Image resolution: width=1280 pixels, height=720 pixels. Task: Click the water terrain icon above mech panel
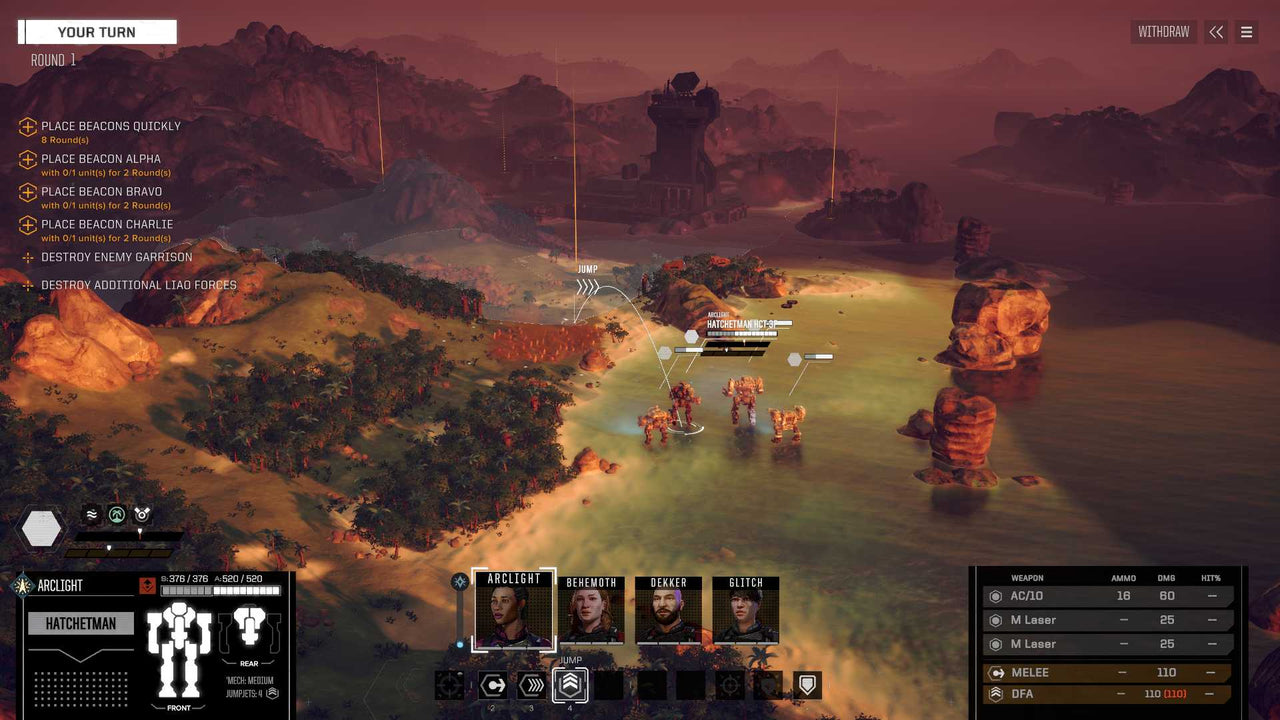point(91,513)
